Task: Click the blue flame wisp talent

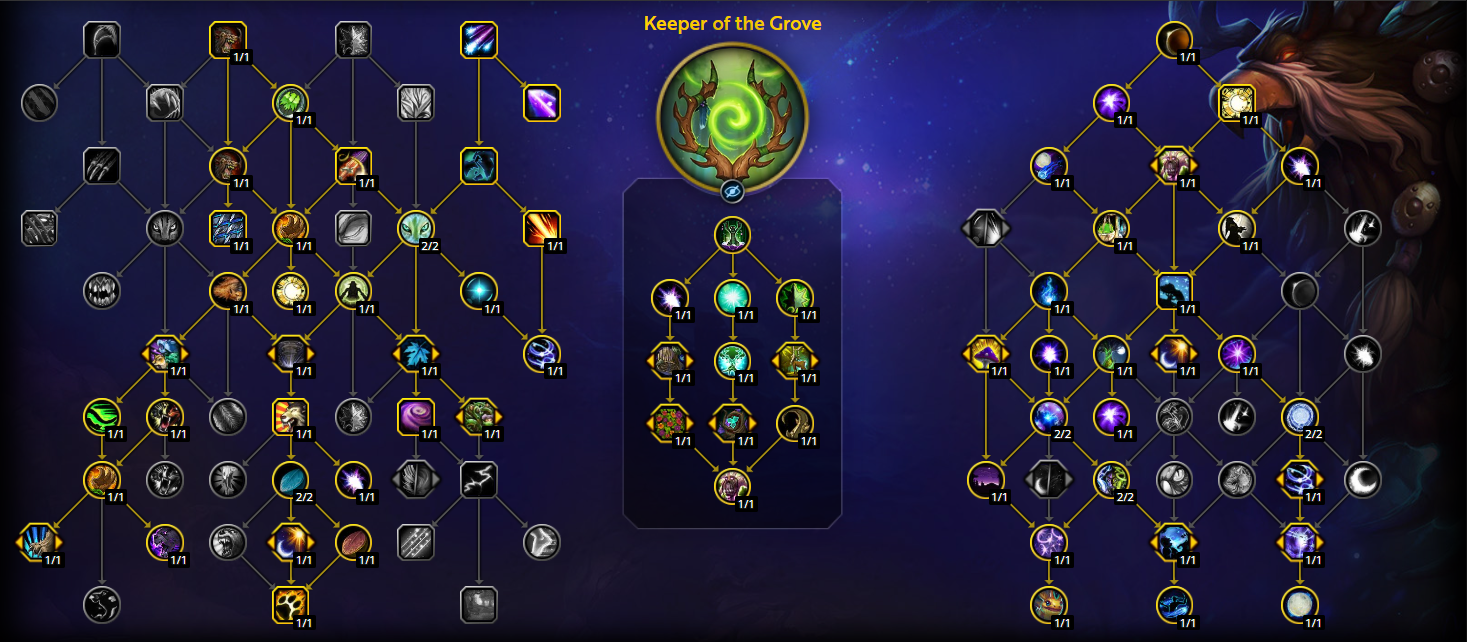Action: (1048, 291)
